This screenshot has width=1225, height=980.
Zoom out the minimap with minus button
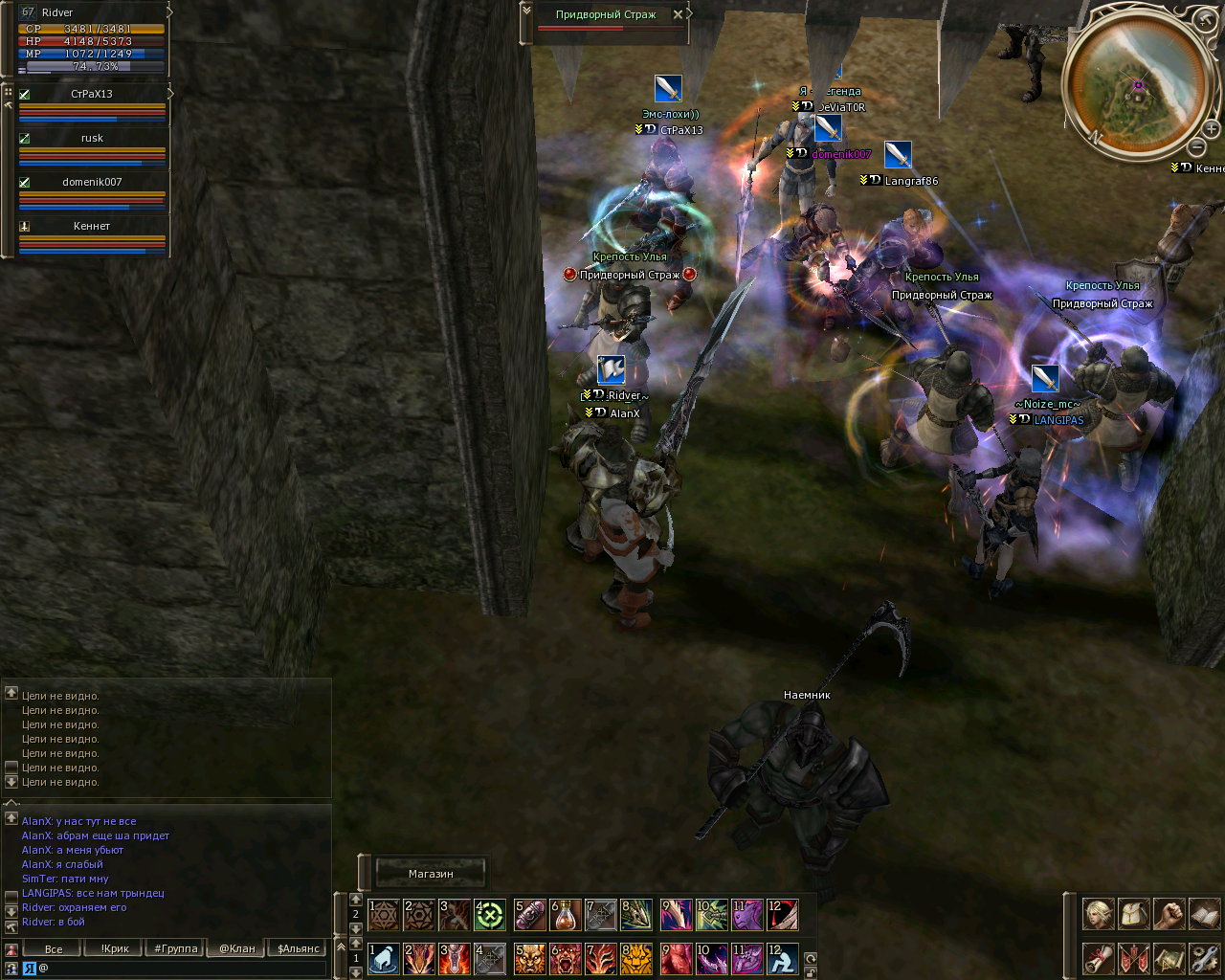[1196, 147]
